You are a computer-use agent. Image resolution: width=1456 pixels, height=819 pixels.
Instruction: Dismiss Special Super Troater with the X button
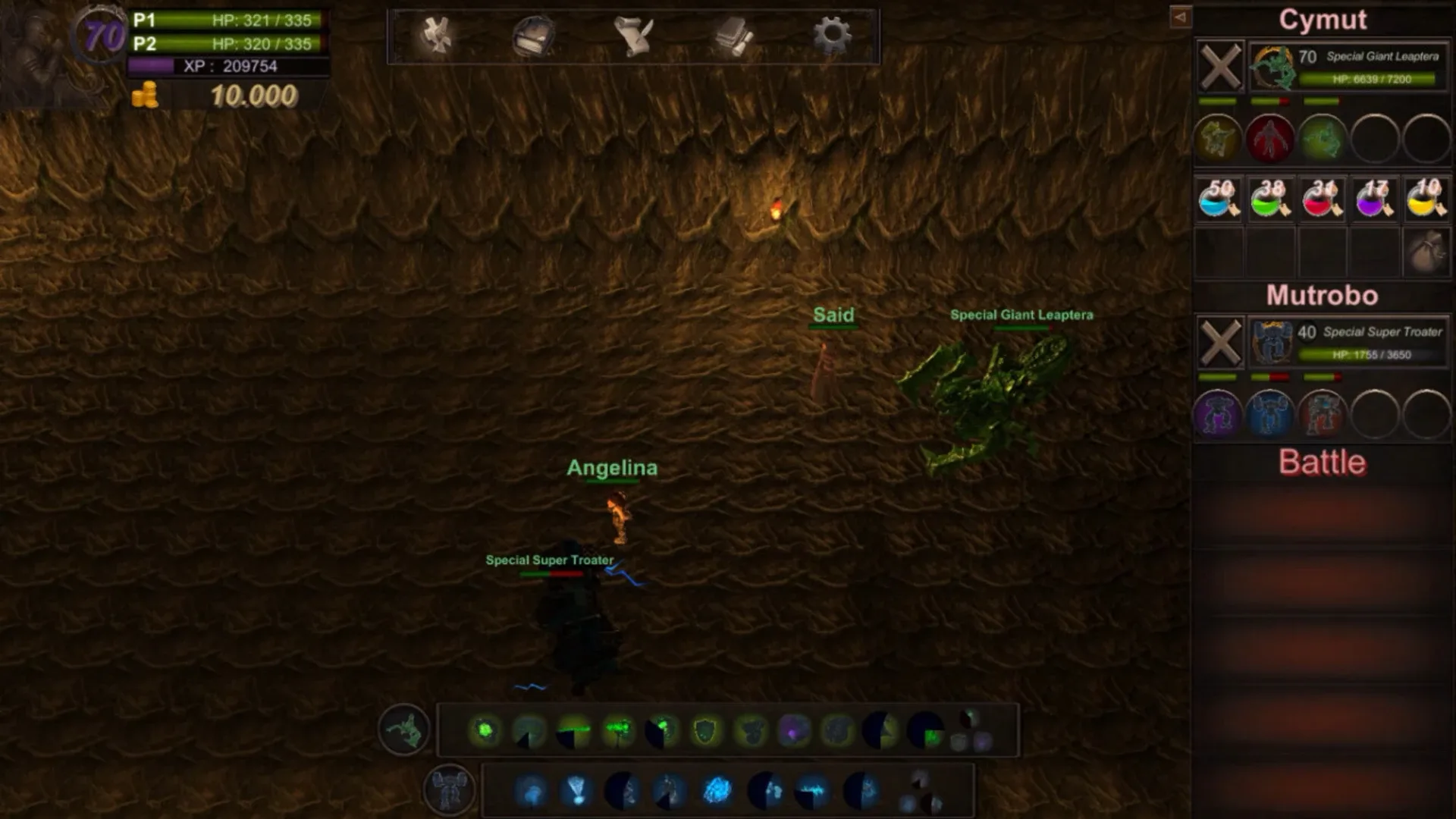(x=1219, y=341)
